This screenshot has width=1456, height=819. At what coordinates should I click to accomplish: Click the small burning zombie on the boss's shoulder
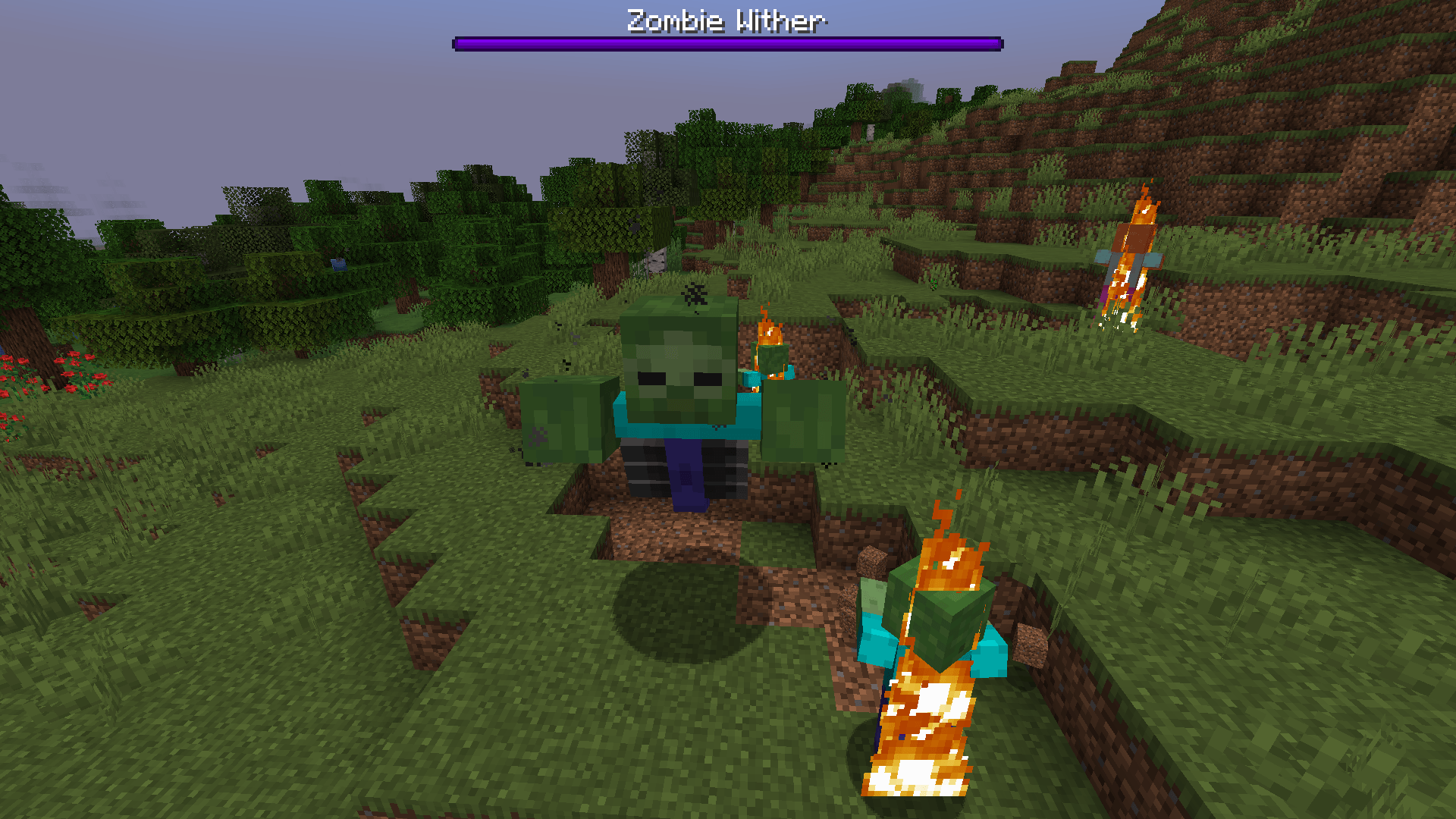(x=770, y=356)
